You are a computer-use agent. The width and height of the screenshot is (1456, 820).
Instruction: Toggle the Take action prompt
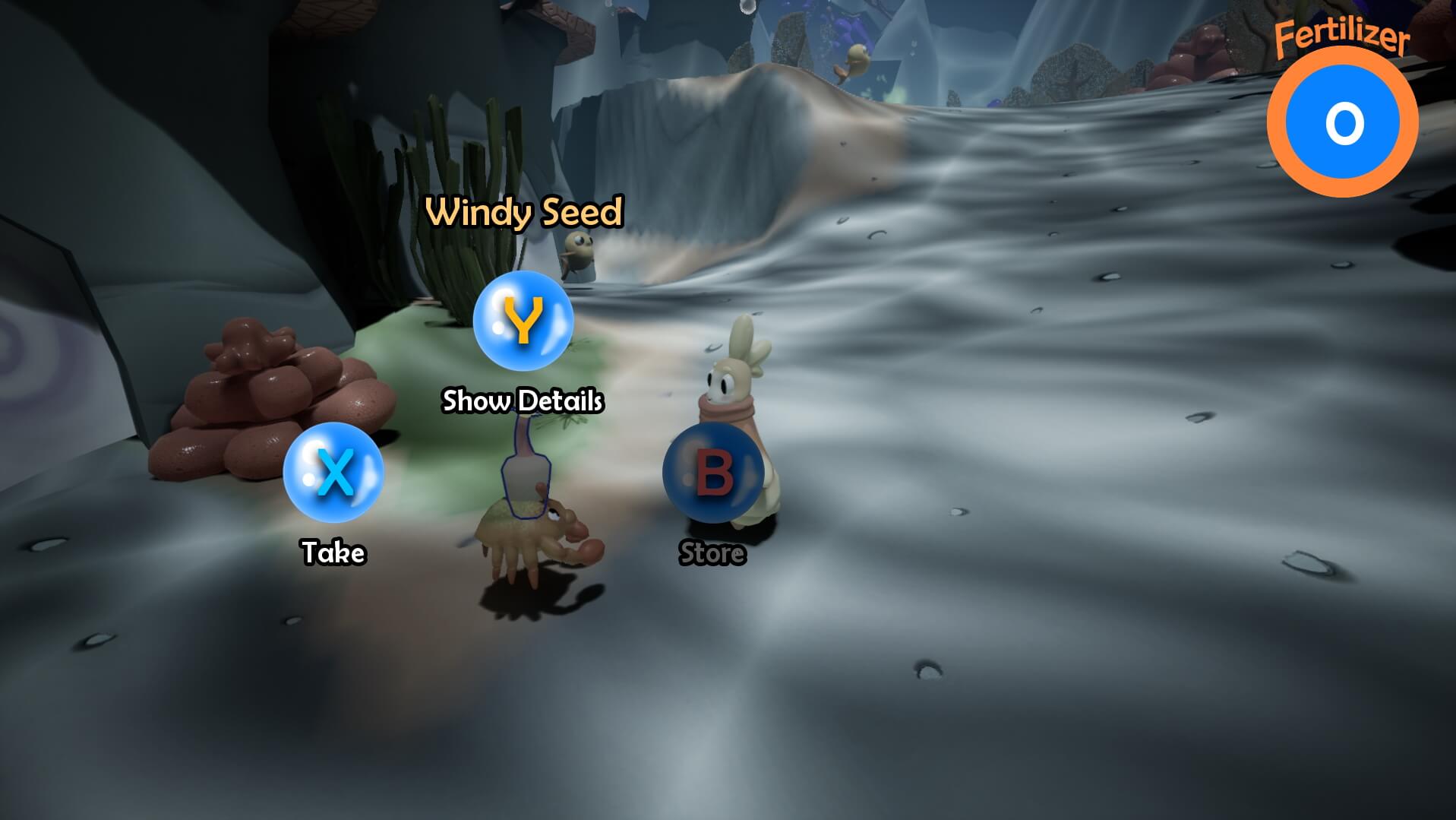point(332,553)
